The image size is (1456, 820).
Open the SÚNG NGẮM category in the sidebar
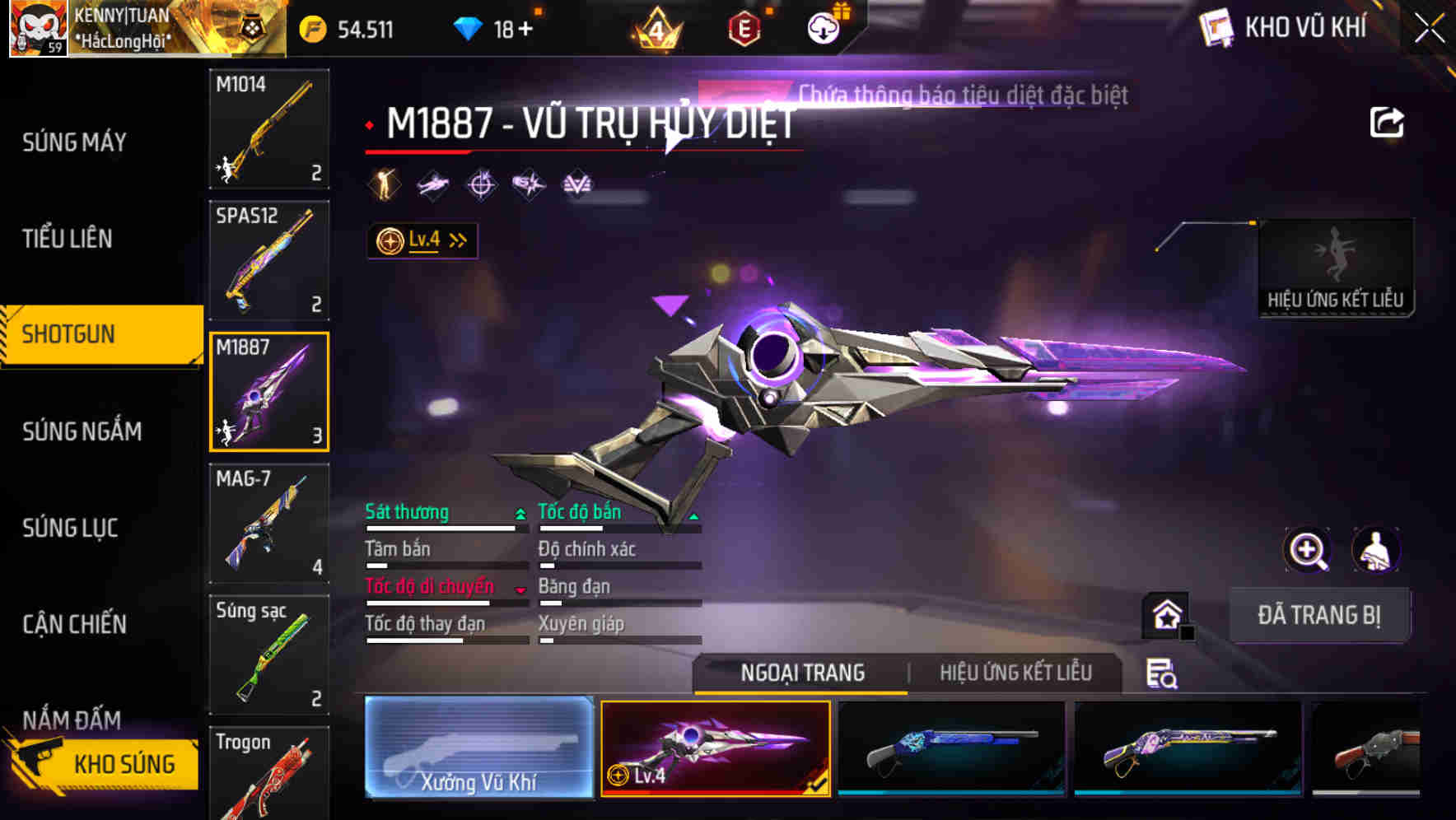point(82,431)
